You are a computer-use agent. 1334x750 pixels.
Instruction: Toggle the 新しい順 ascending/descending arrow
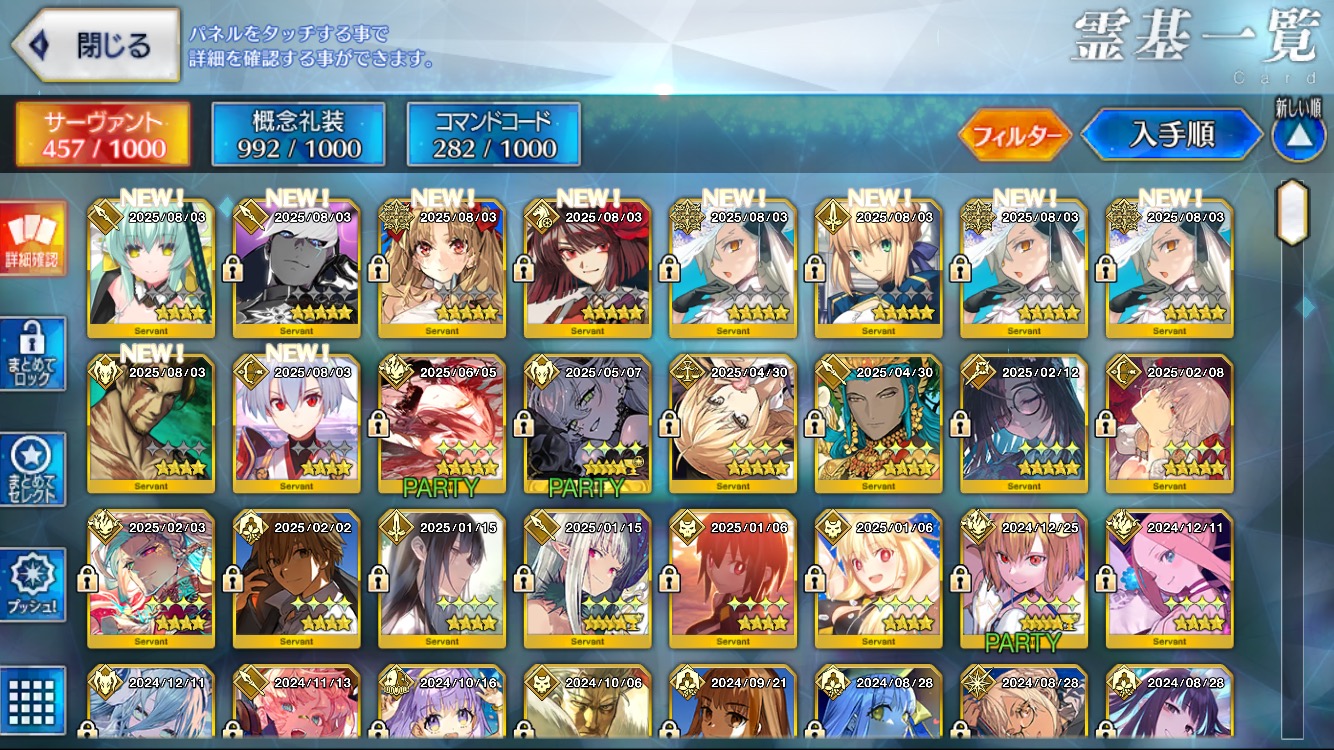point(1297,137)
